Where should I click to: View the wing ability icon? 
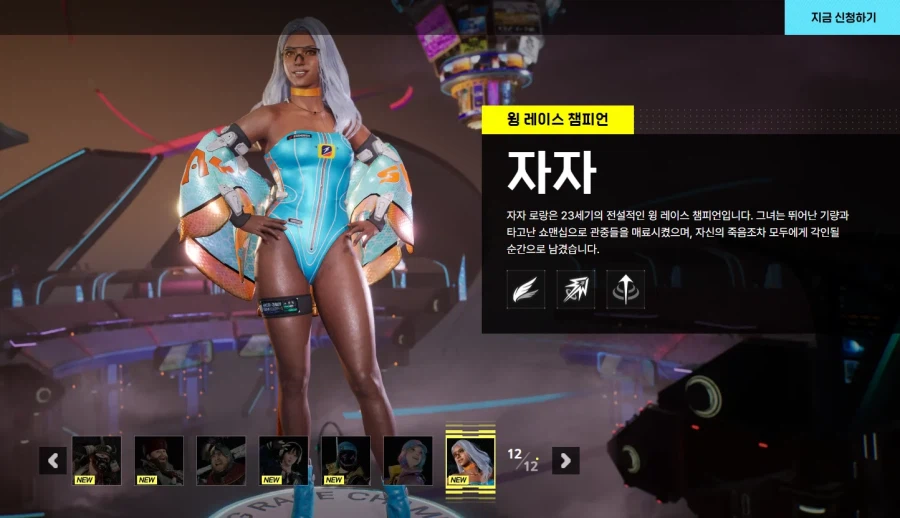click(x=526, y=289)
